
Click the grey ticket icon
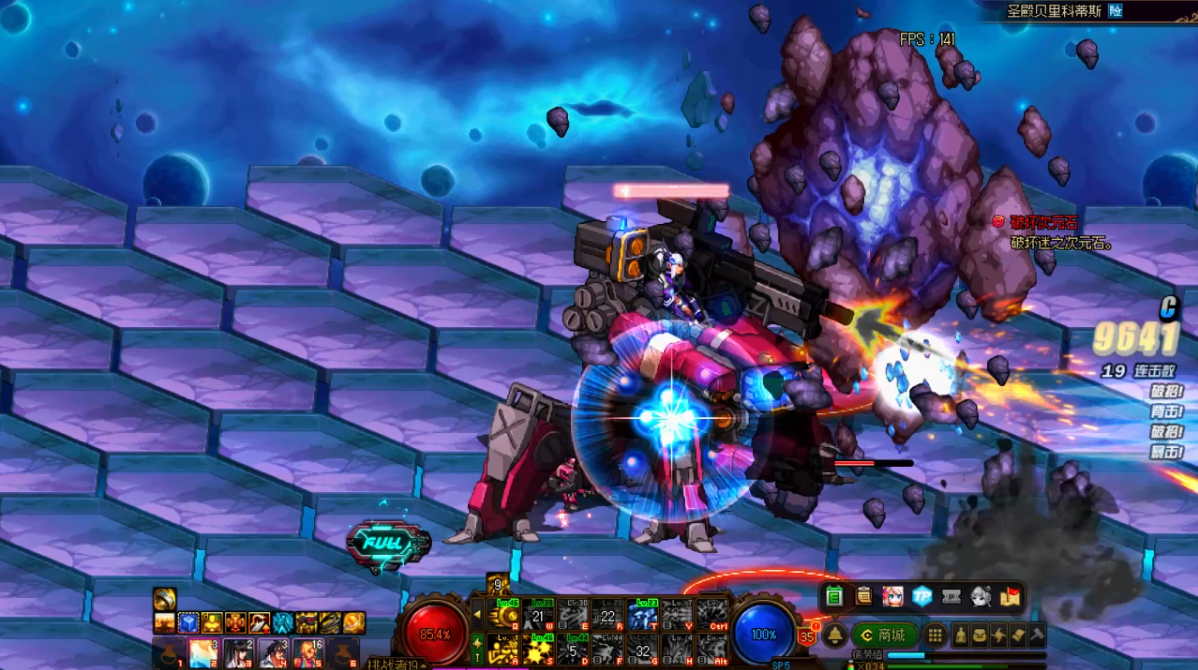click(952, 596)
